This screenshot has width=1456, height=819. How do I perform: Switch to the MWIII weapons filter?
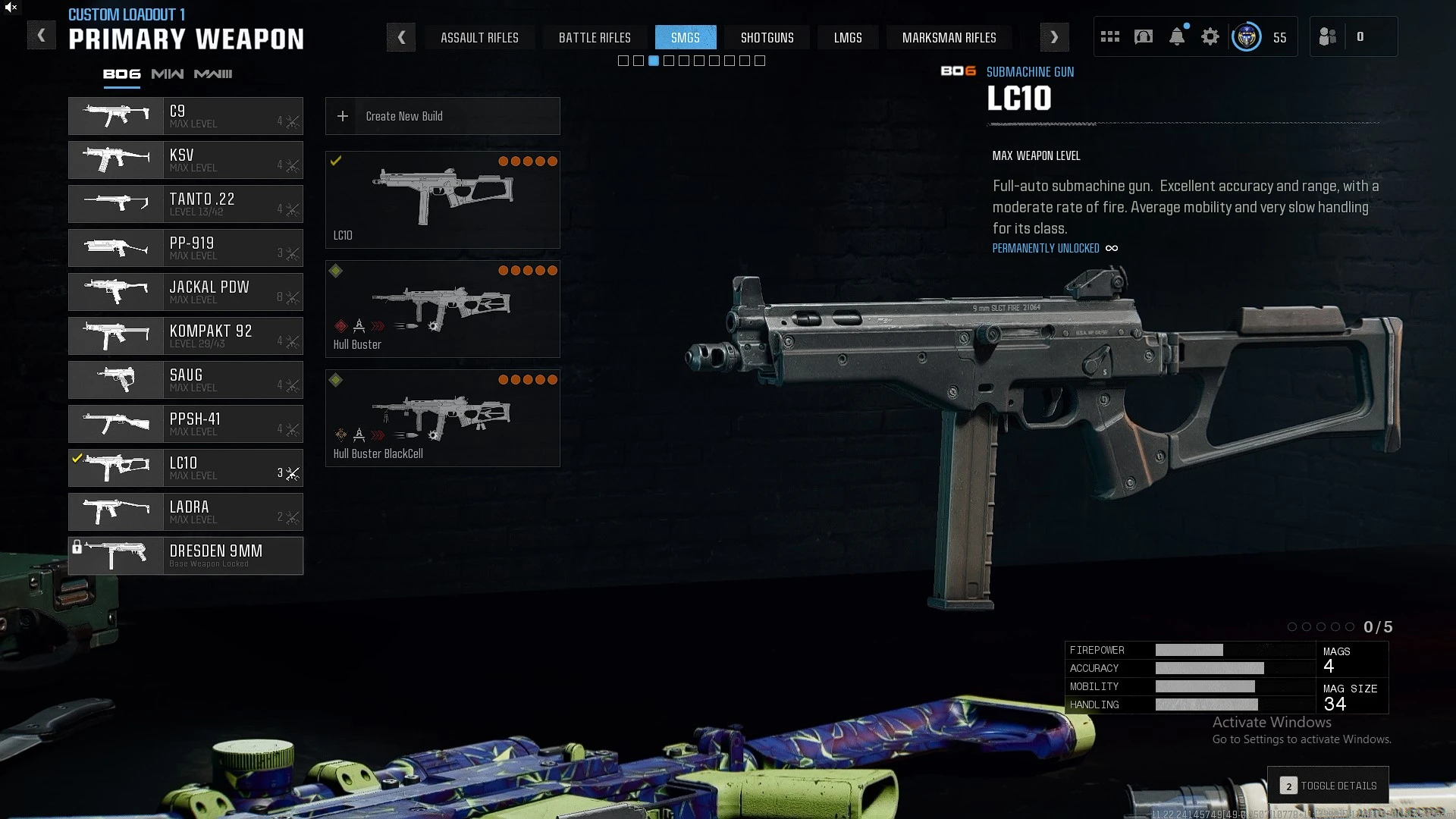pyautogui.click(x=213, y=74)
